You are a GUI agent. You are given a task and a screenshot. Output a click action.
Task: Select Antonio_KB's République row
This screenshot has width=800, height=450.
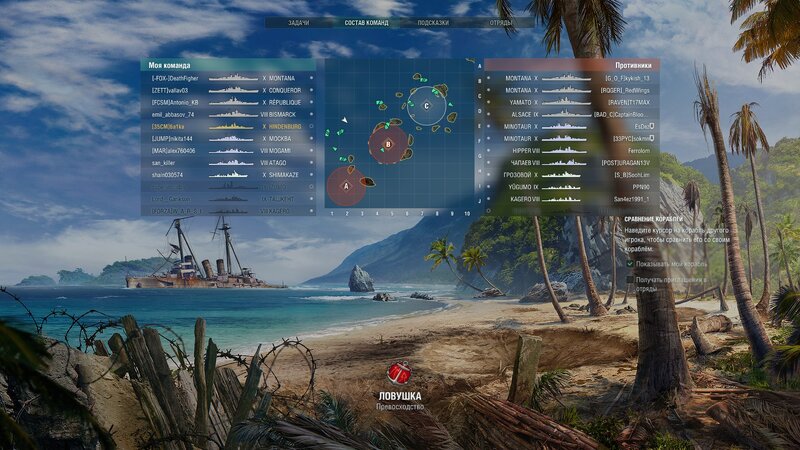(228, 102)
